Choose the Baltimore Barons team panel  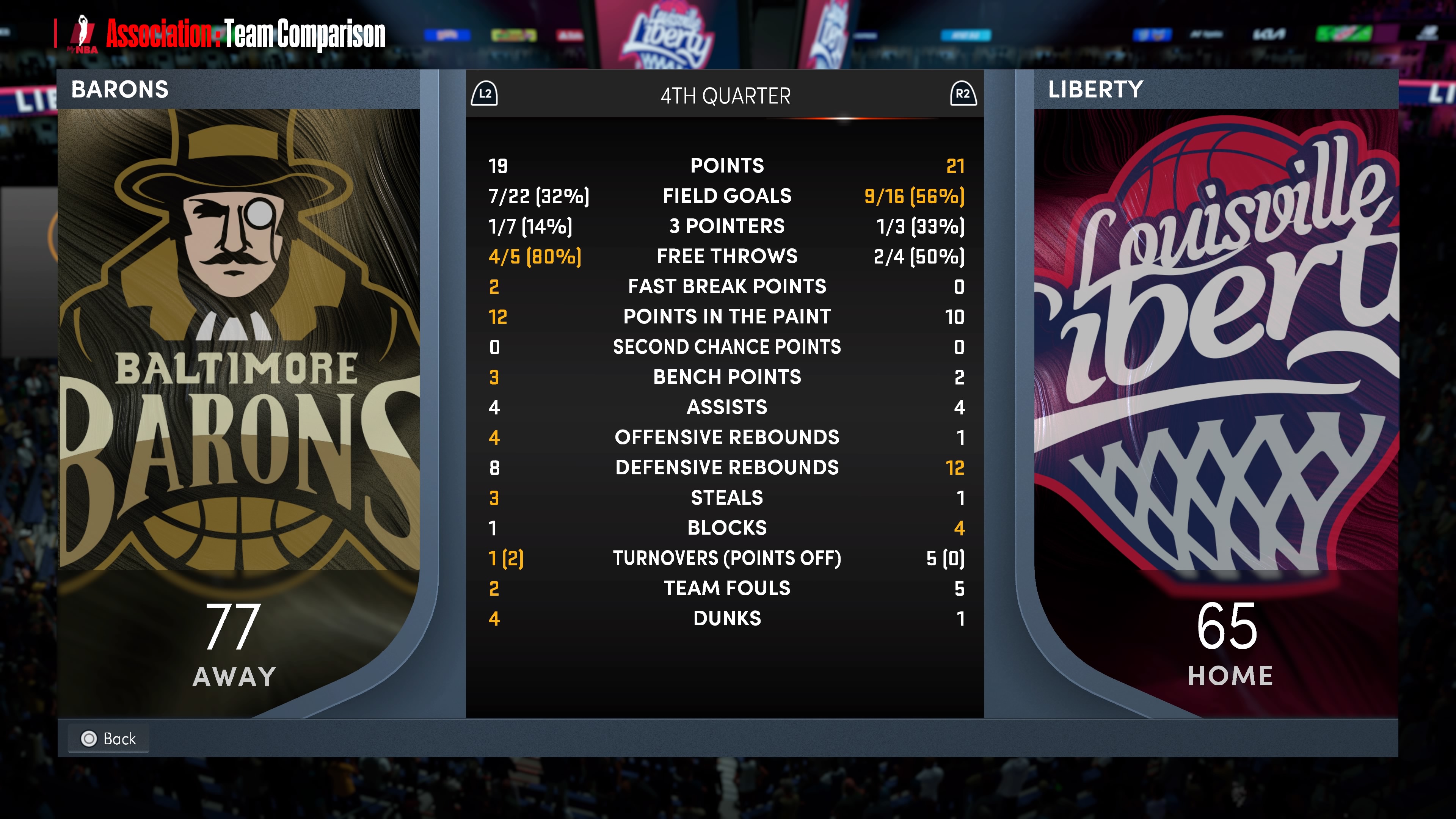[x=239, y=367]
